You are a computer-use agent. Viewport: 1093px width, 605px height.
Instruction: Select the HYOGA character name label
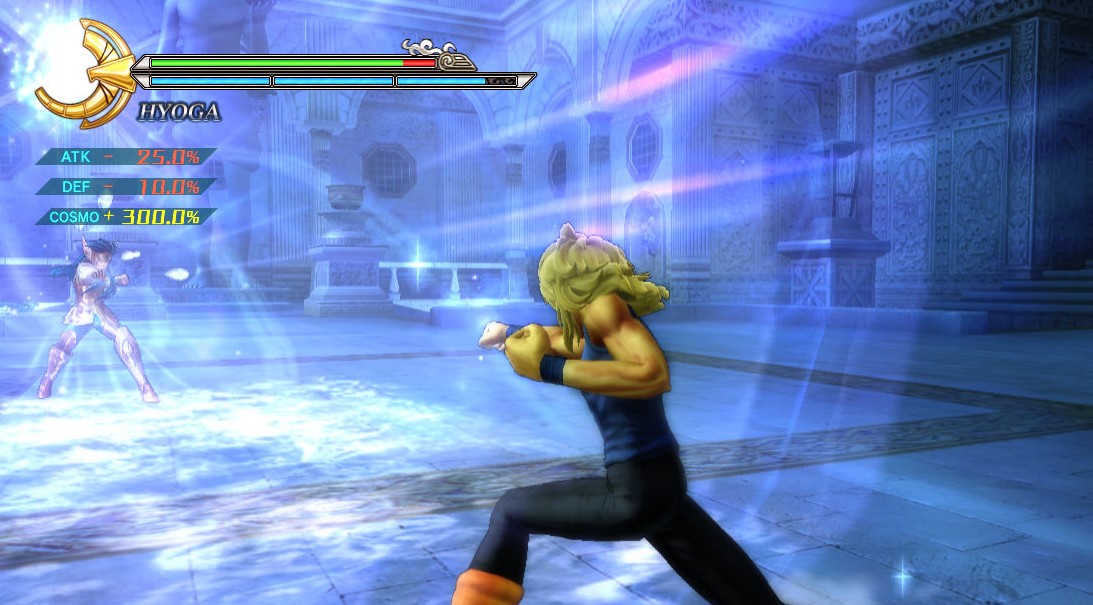[x=179, y=112]
